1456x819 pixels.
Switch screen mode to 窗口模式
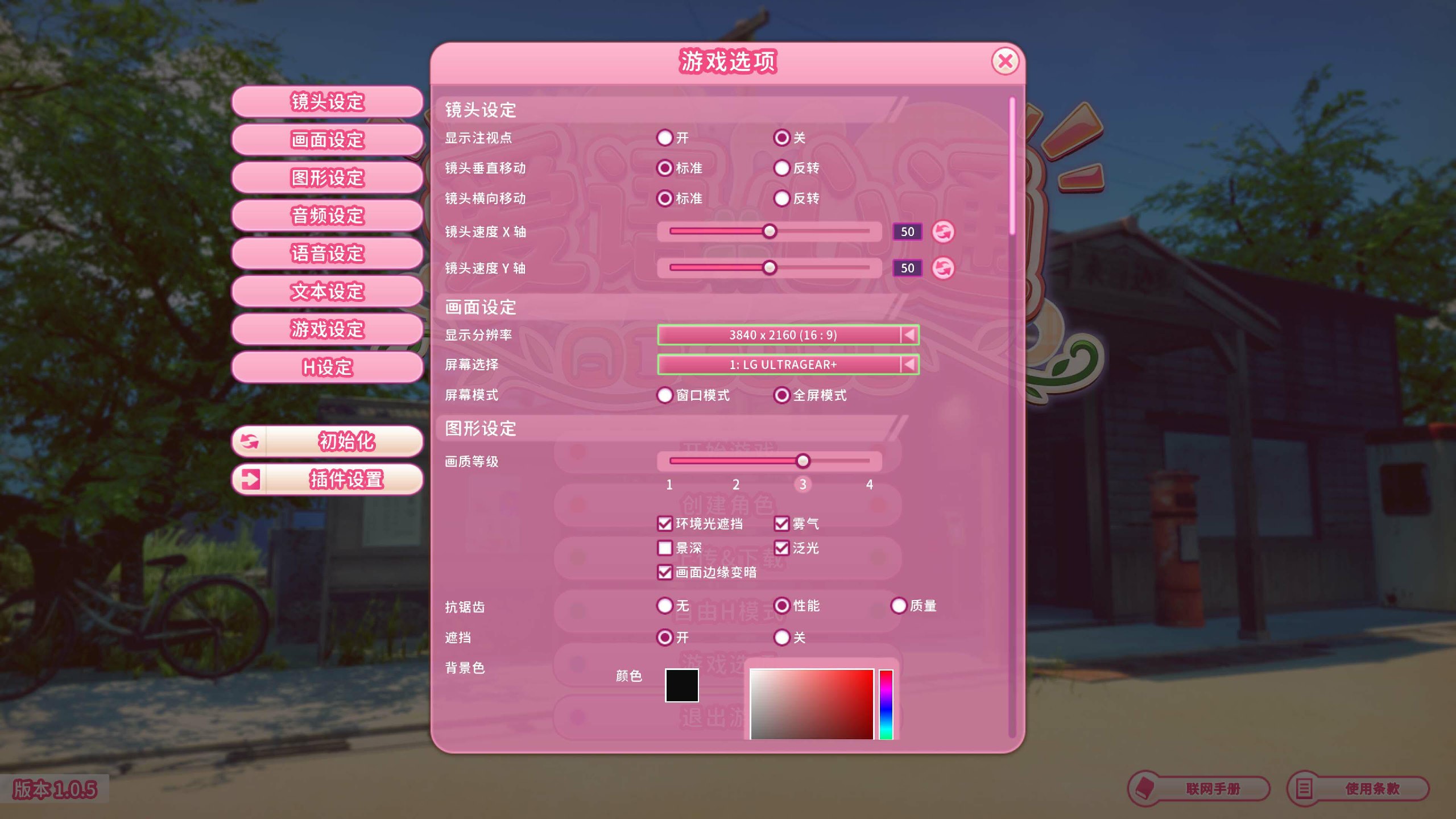pos(664,395)
